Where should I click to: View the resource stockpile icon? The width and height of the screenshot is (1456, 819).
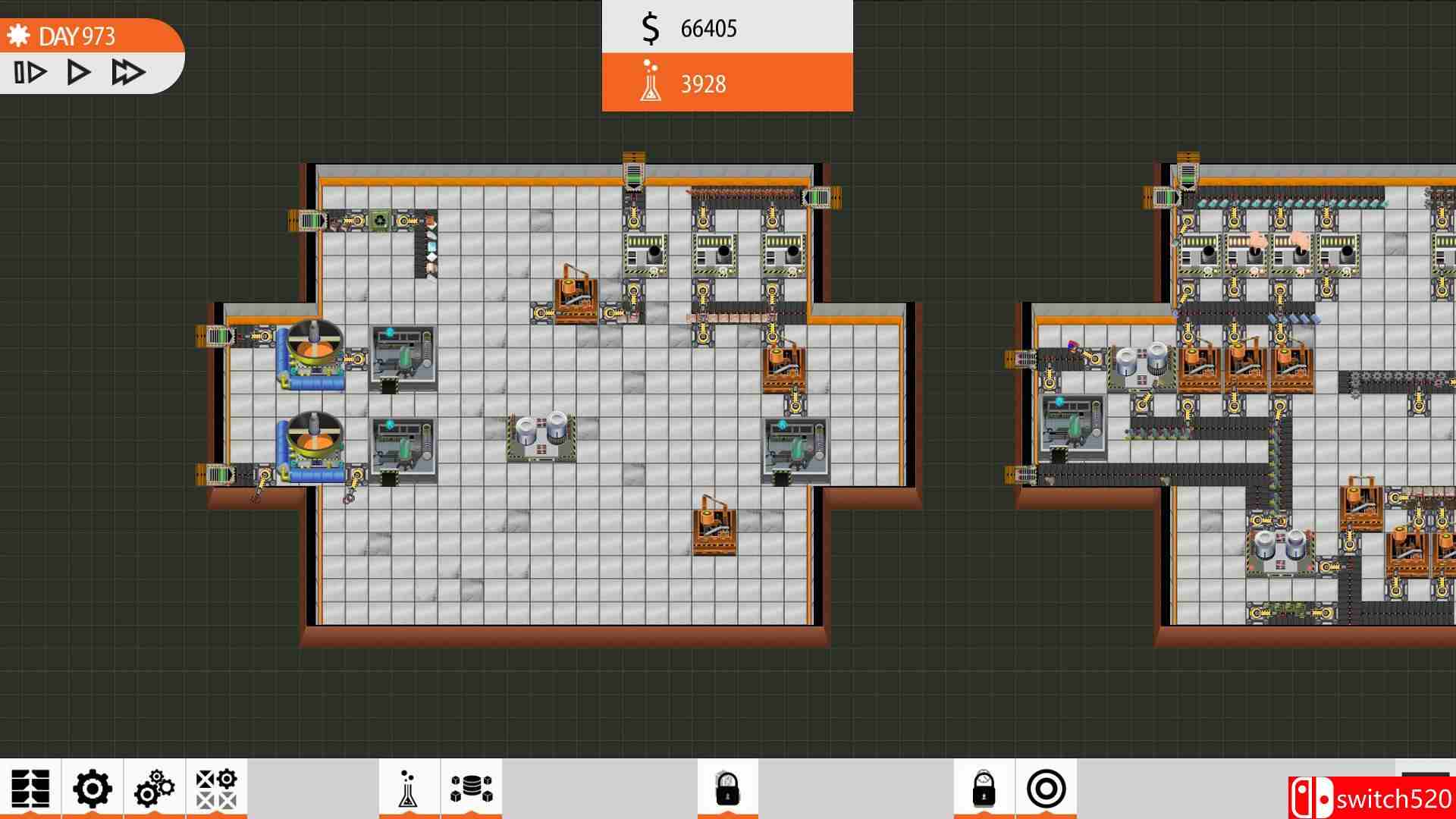point(471,789)
